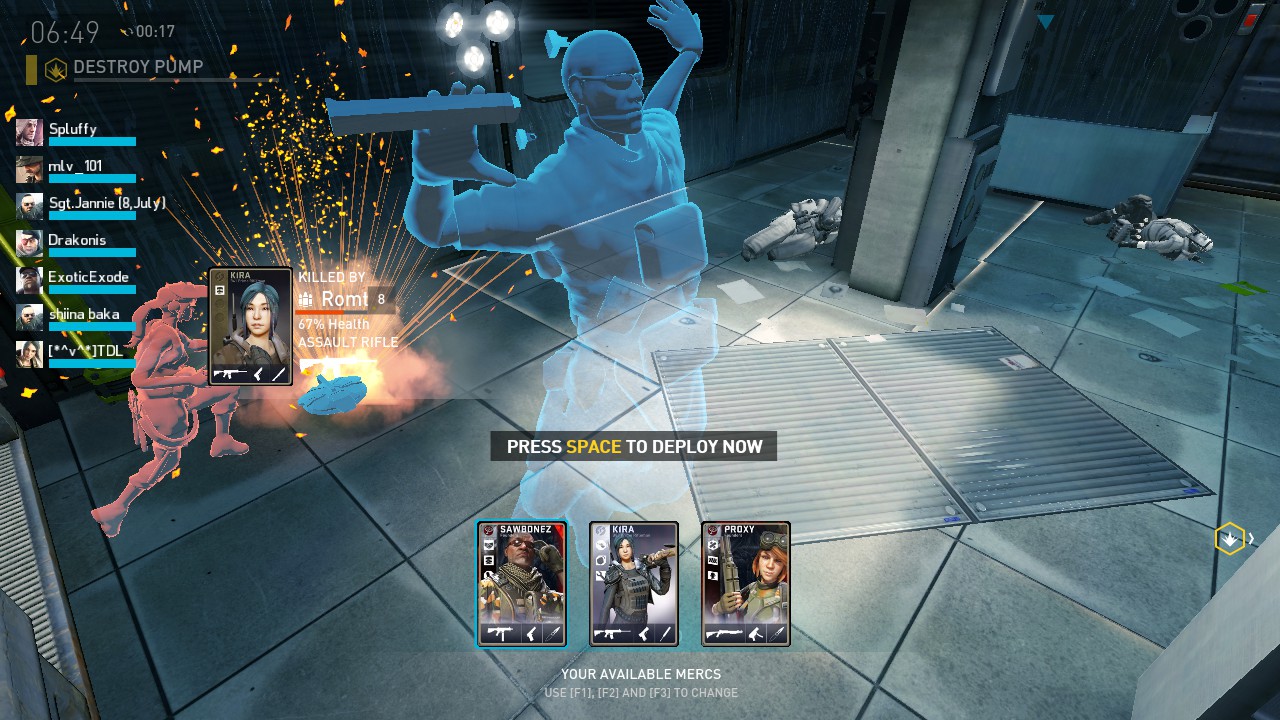Click the Destroy Pump objective tracker
The height and width of the screenshot is (720, 1280).
(137, 68)
